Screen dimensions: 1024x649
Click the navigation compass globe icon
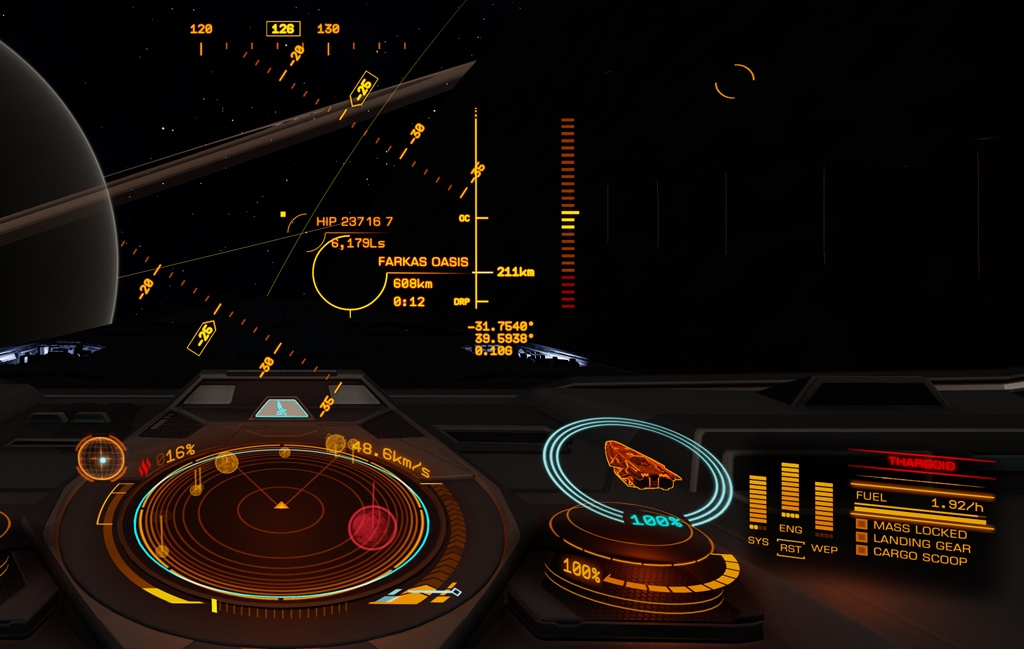101,459
